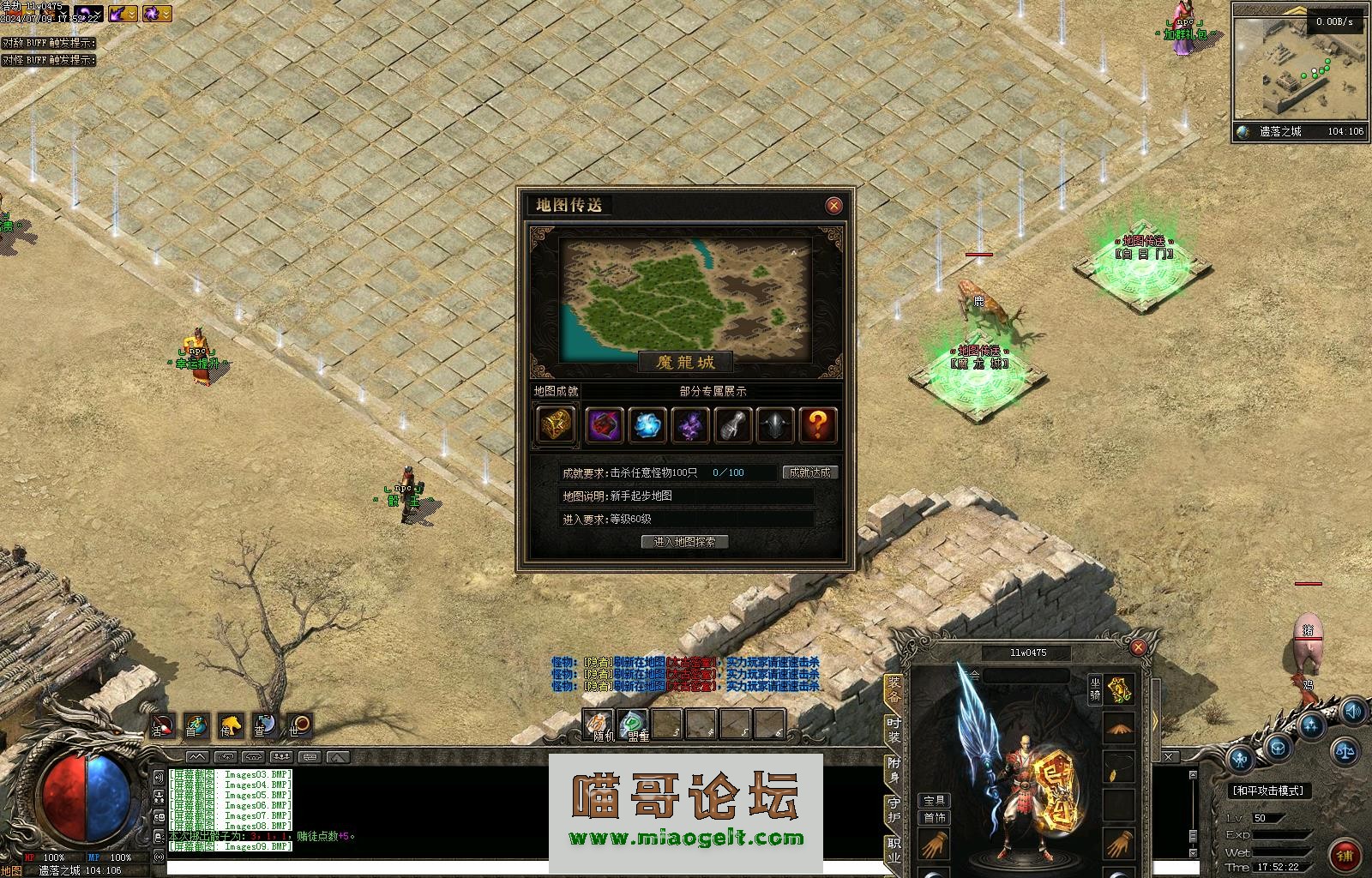Inspect the orange question mark reward icon
This screenshot has width=1372, height=878.
[818, 424]
